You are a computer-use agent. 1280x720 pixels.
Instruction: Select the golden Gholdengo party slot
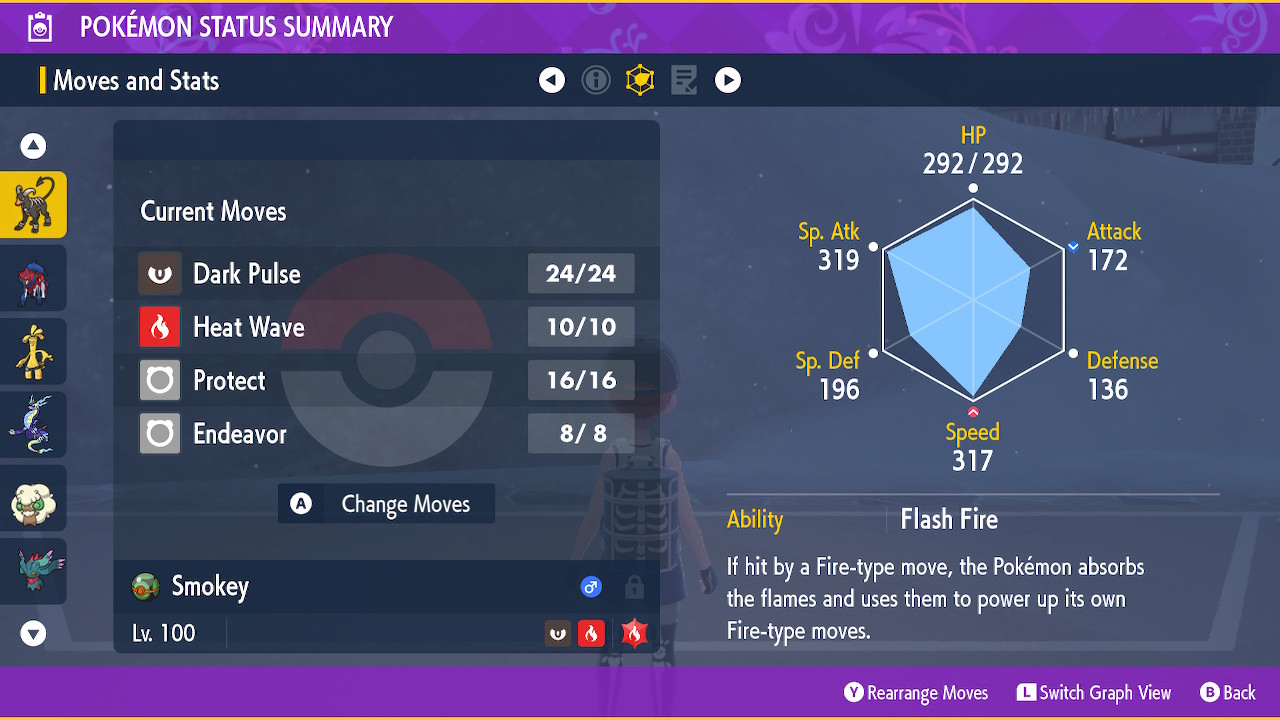tap(33, 351)
